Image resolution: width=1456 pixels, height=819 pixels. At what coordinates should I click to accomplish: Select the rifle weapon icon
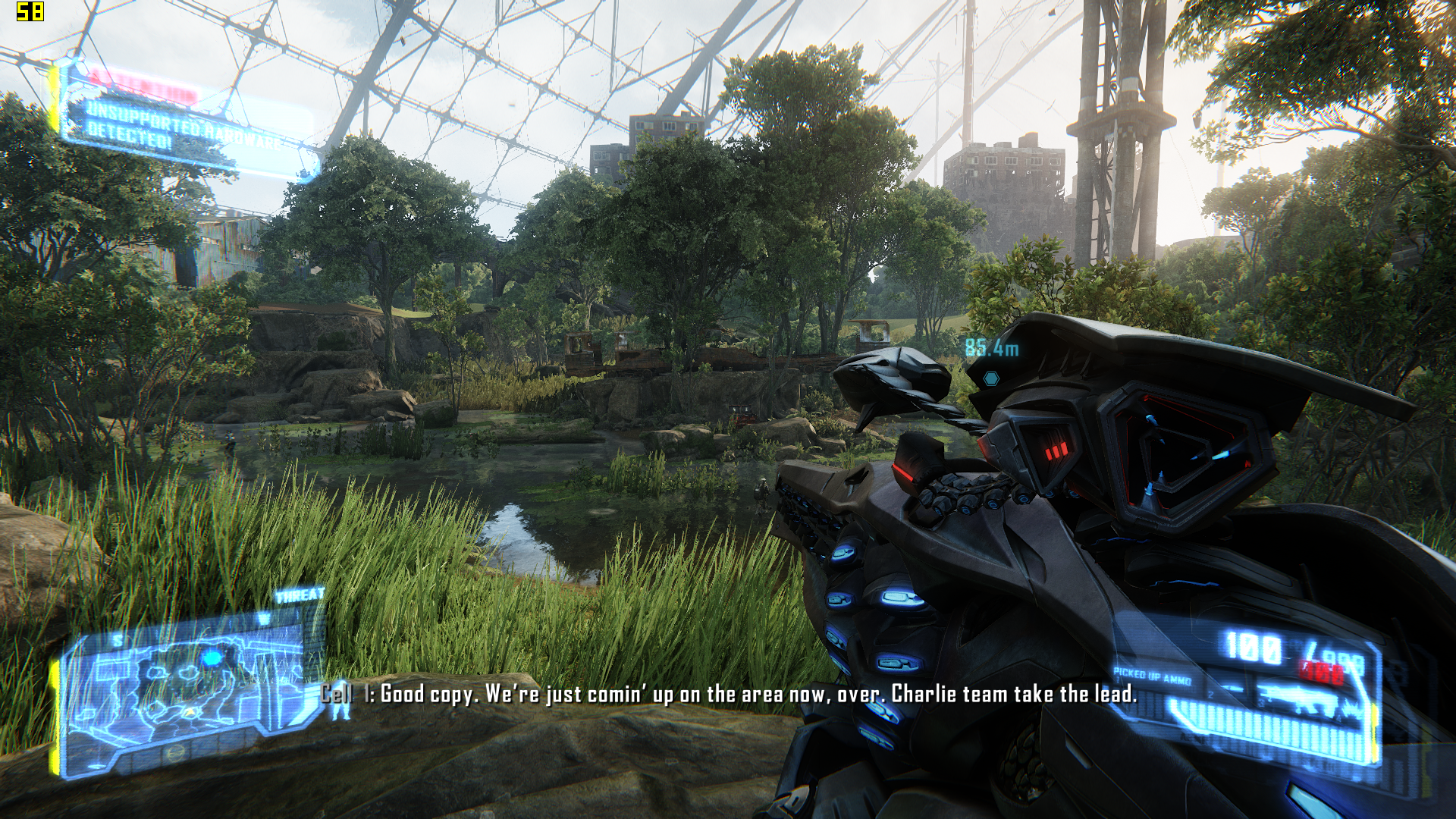pyautogui.click(x=1295, y=698)
